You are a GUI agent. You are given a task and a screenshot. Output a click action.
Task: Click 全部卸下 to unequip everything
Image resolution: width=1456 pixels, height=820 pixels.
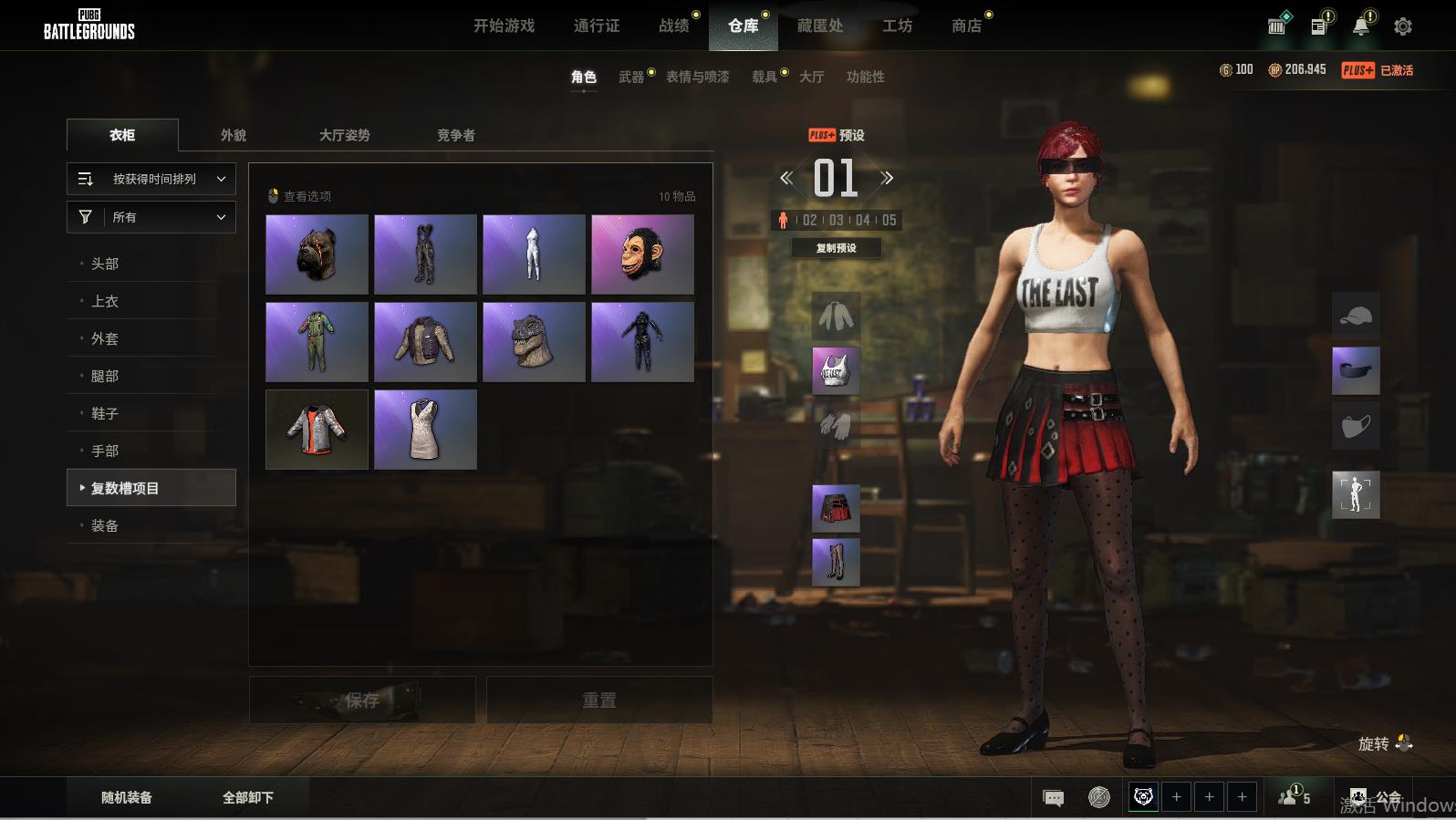click(x=248, y=797)
